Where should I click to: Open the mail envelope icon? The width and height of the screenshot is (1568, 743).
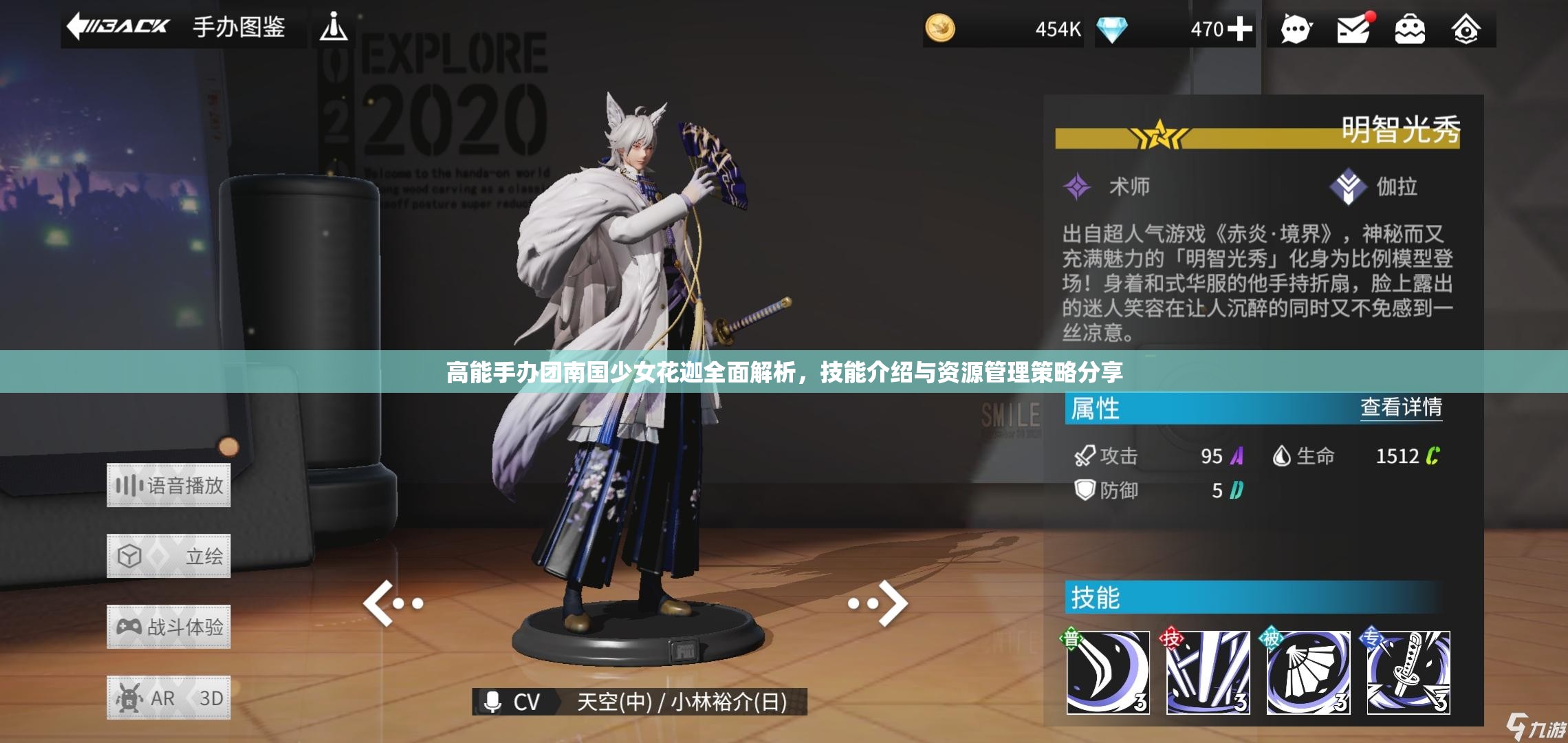[x=1353, y=30]
